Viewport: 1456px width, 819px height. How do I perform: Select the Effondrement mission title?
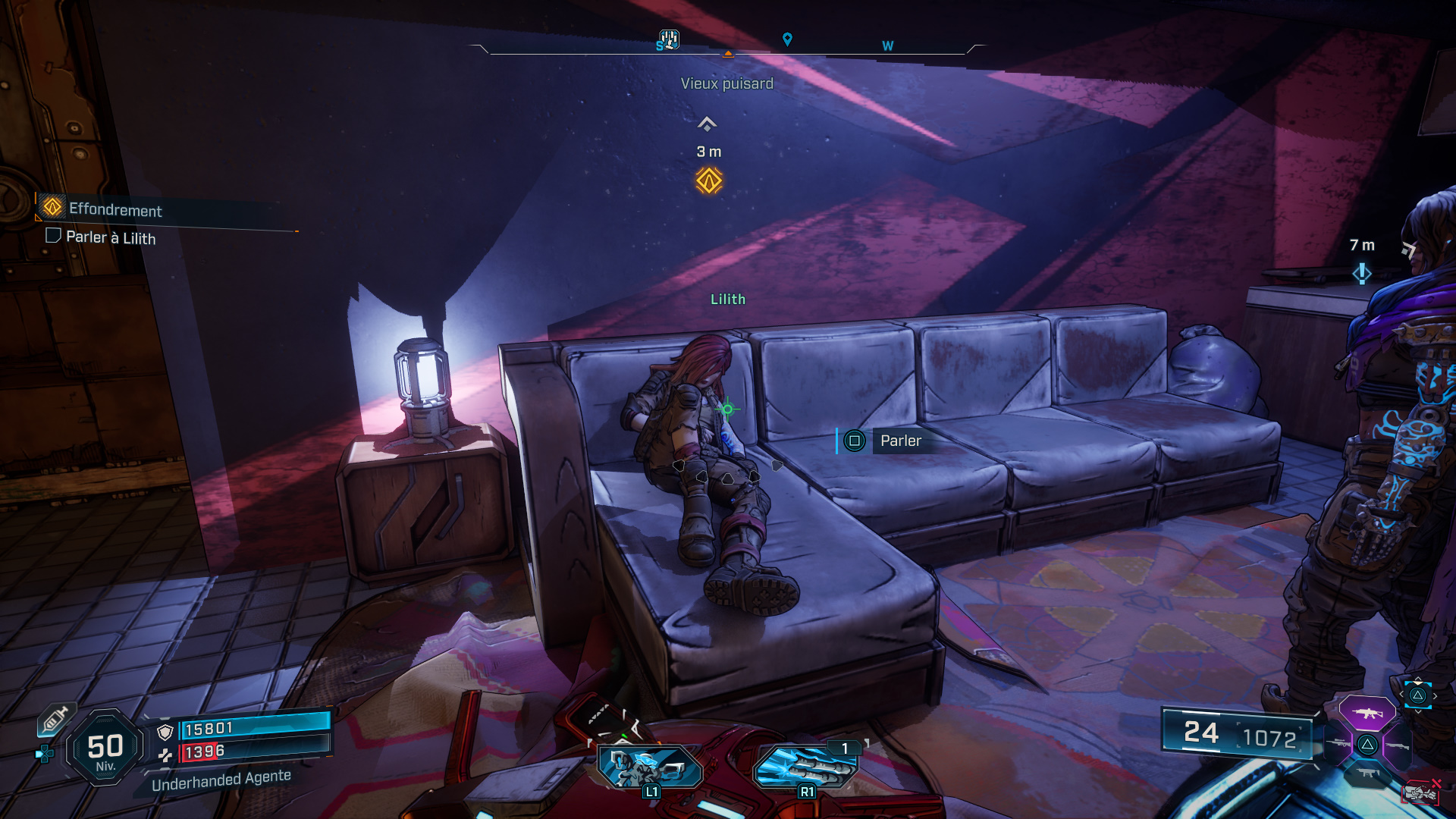pyautogui.click(x=115, y=212)
